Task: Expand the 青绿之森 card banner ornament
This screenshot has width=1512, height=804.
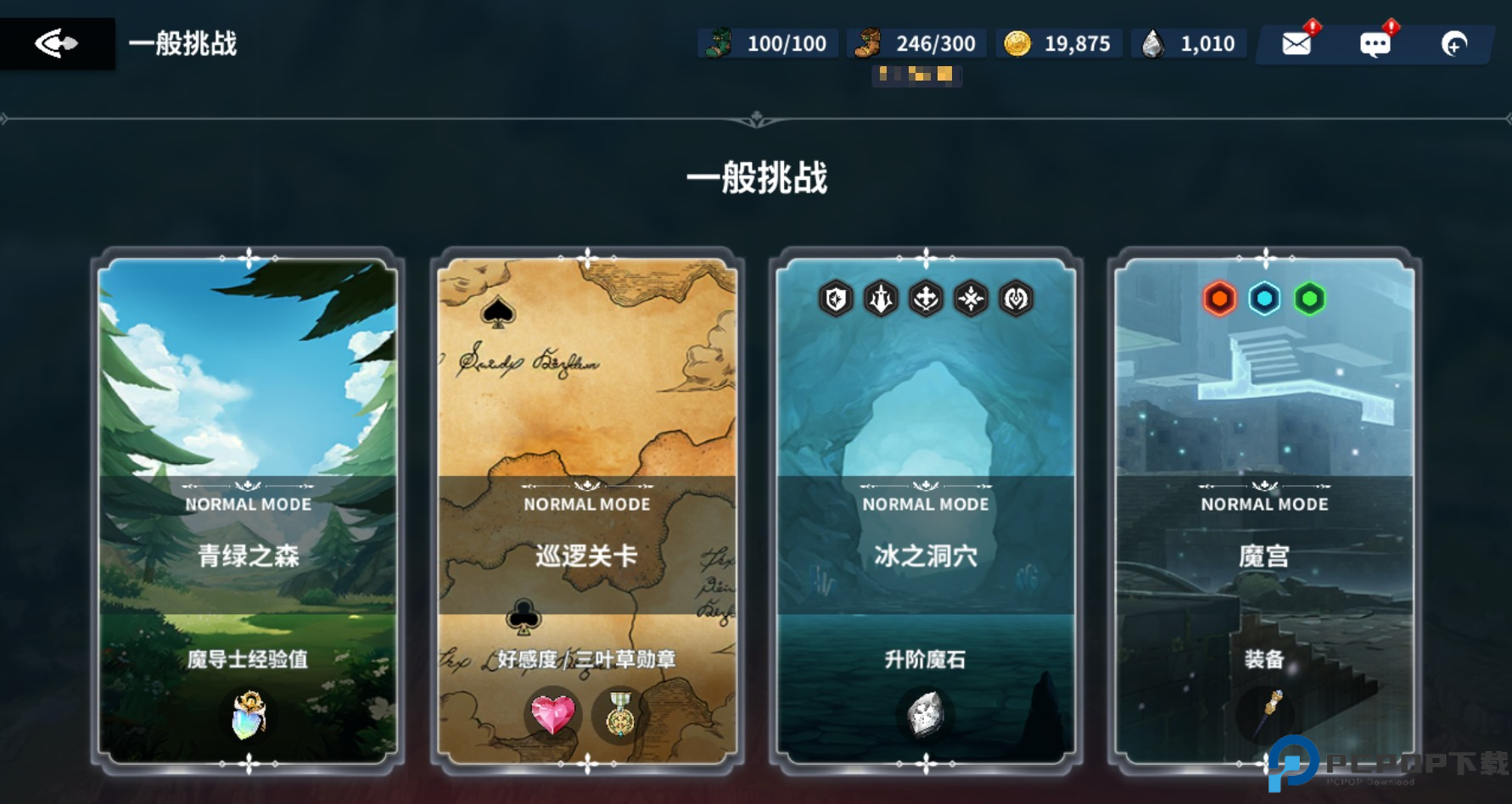Action: pyautogui.click(x=247, y=483)
